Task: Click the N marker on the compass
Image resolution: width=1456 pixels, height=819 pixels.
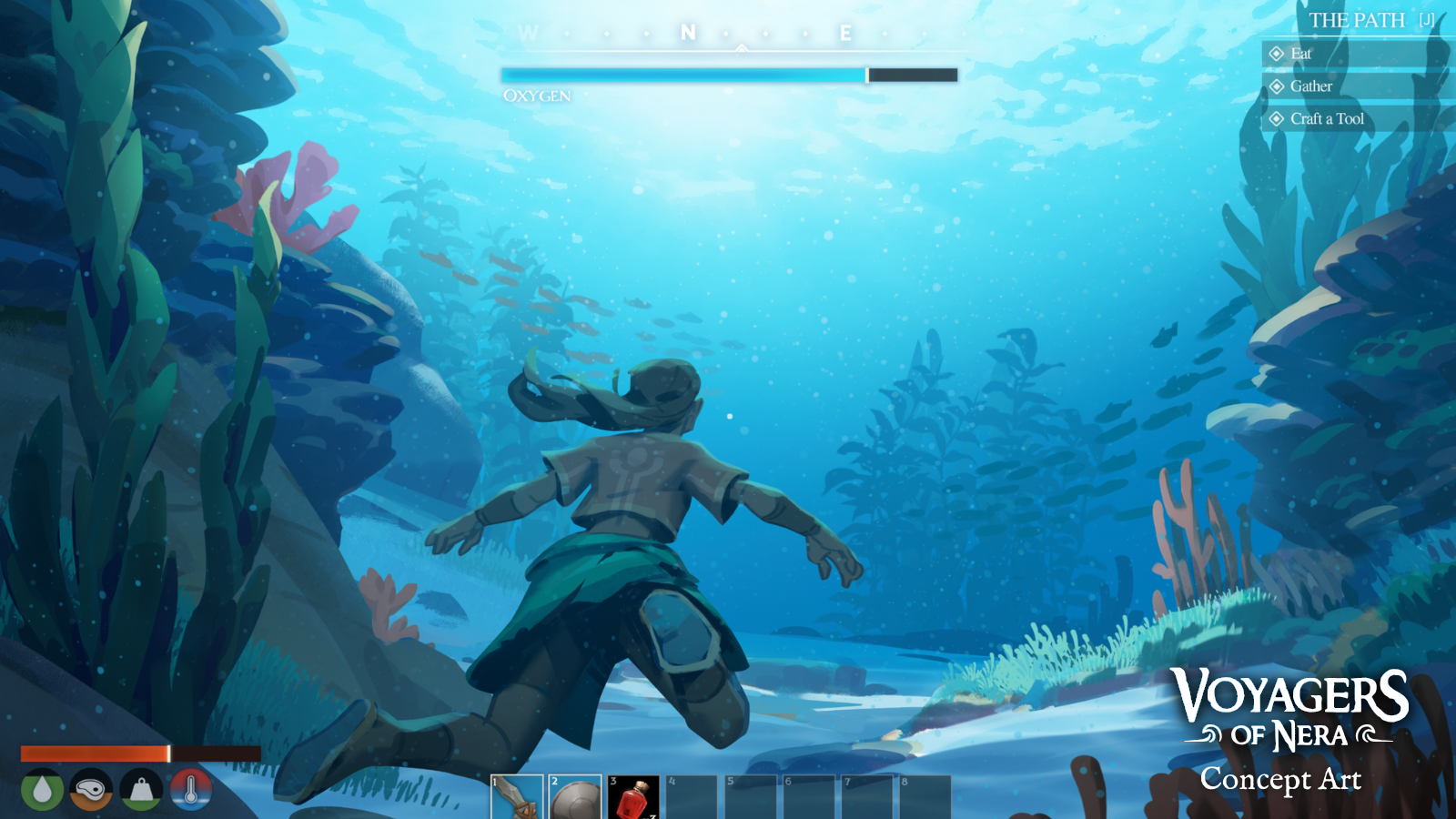Action: point(687,34)
